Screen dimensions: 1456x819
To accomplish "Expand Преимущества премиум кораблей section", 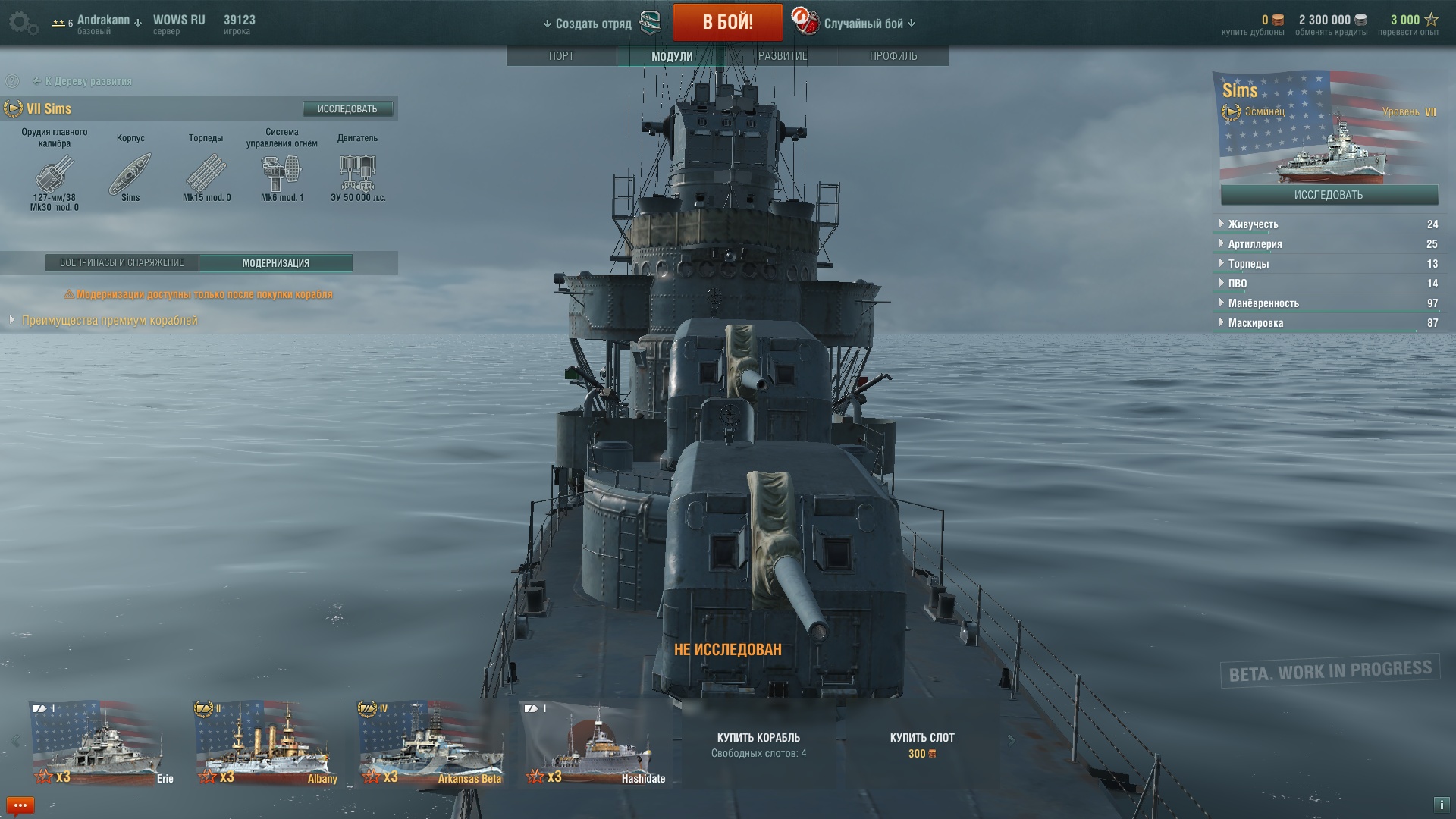I will 109,321.
